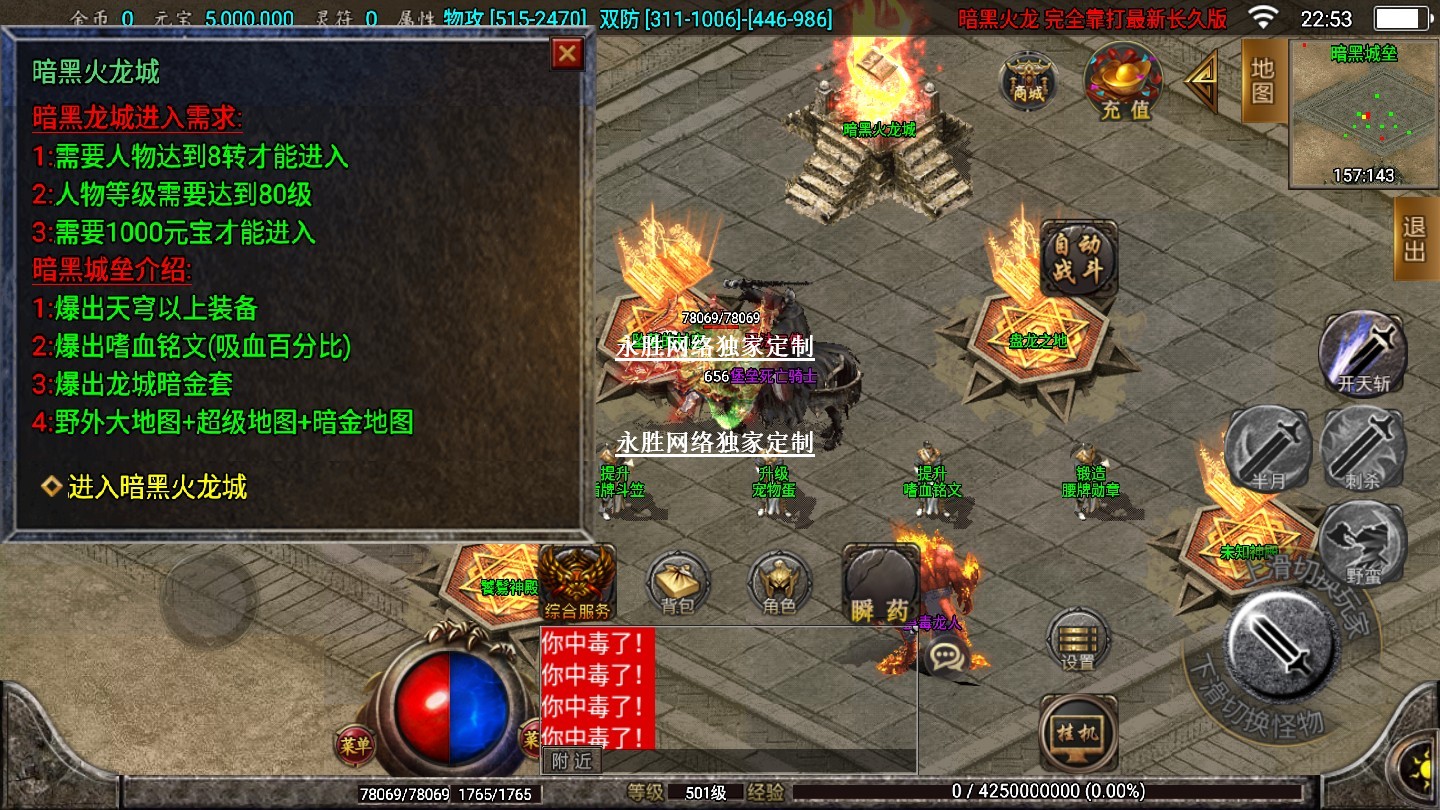Start 挂机 idle mode
The width and height of the screenshot is (1440, 810).
(1078, 733)
